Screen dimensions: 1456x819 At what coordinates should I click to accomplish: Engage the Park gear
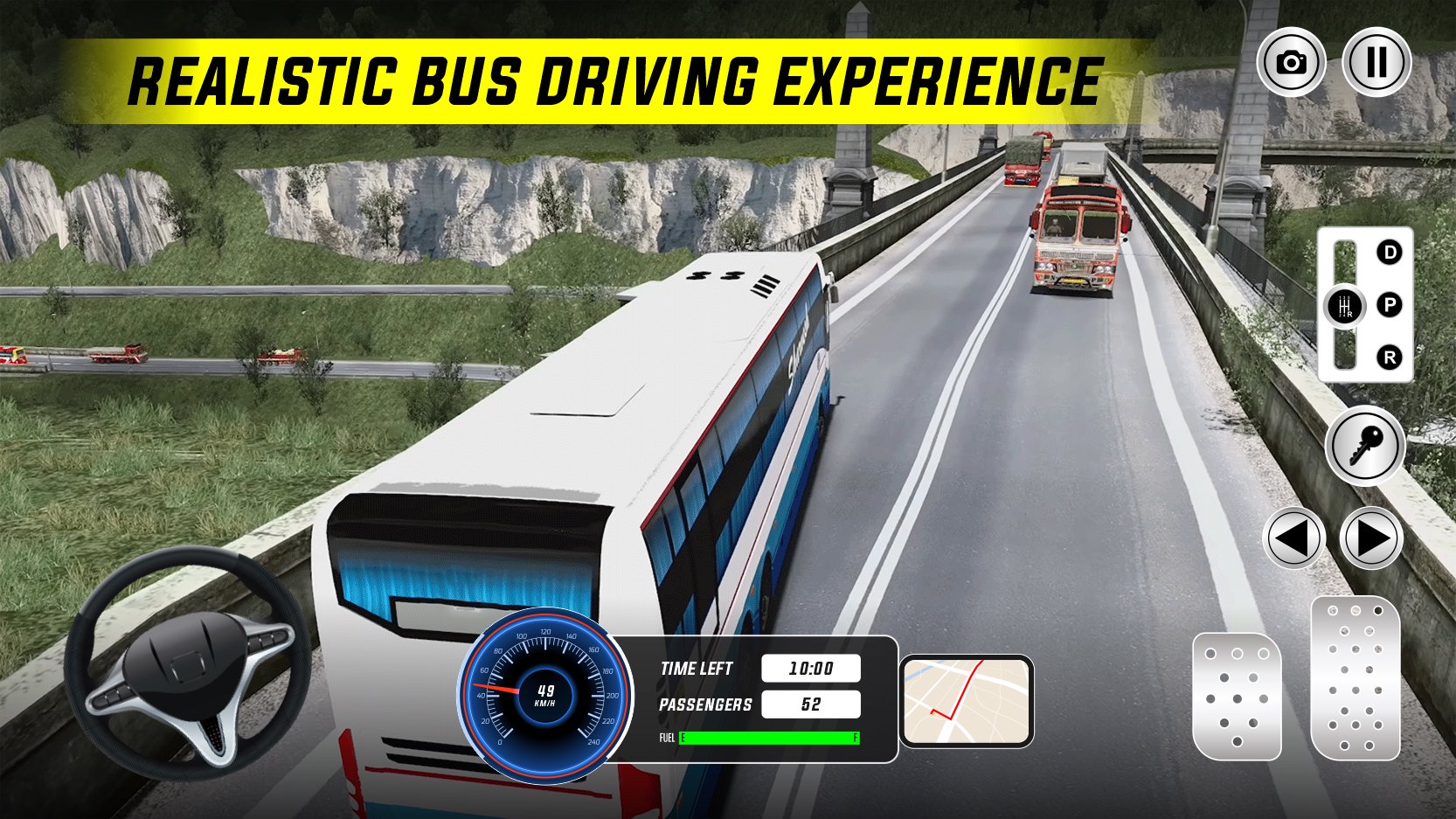pyautogui.click(x=1390, y=305)
